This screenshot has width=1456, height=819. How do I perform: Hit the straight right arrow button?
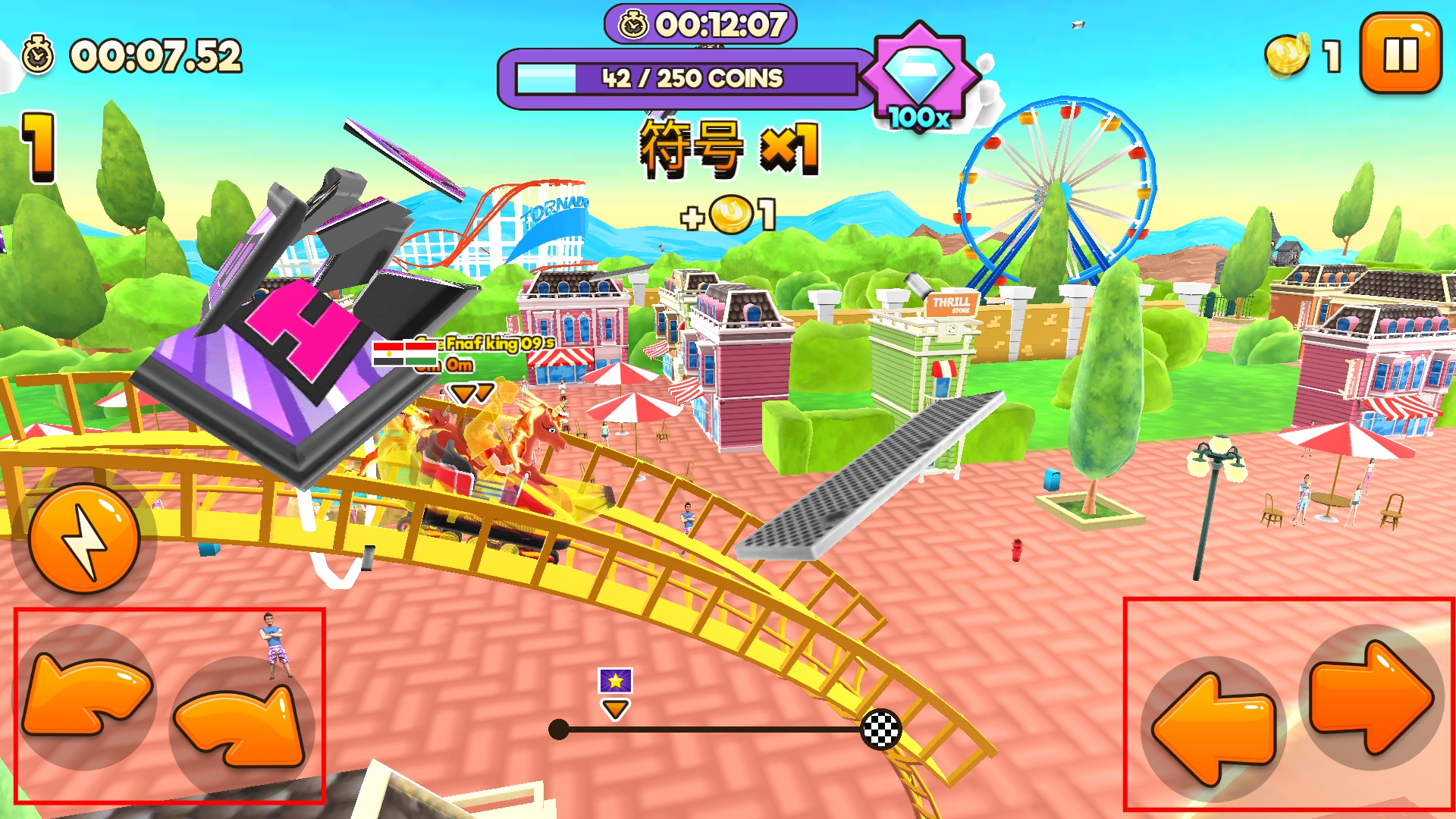(1371, 698)
